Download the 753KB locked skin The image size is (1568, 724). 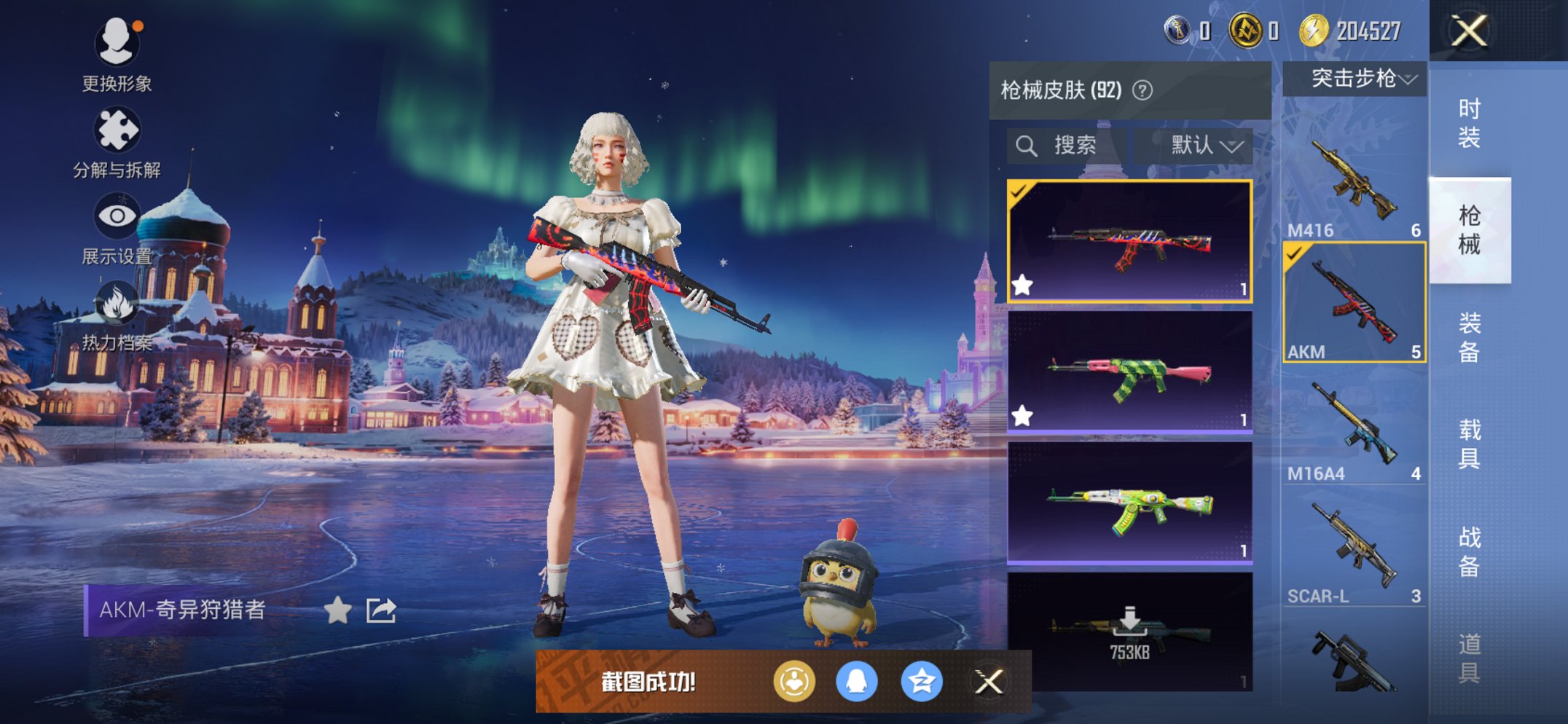point(1129,631)
